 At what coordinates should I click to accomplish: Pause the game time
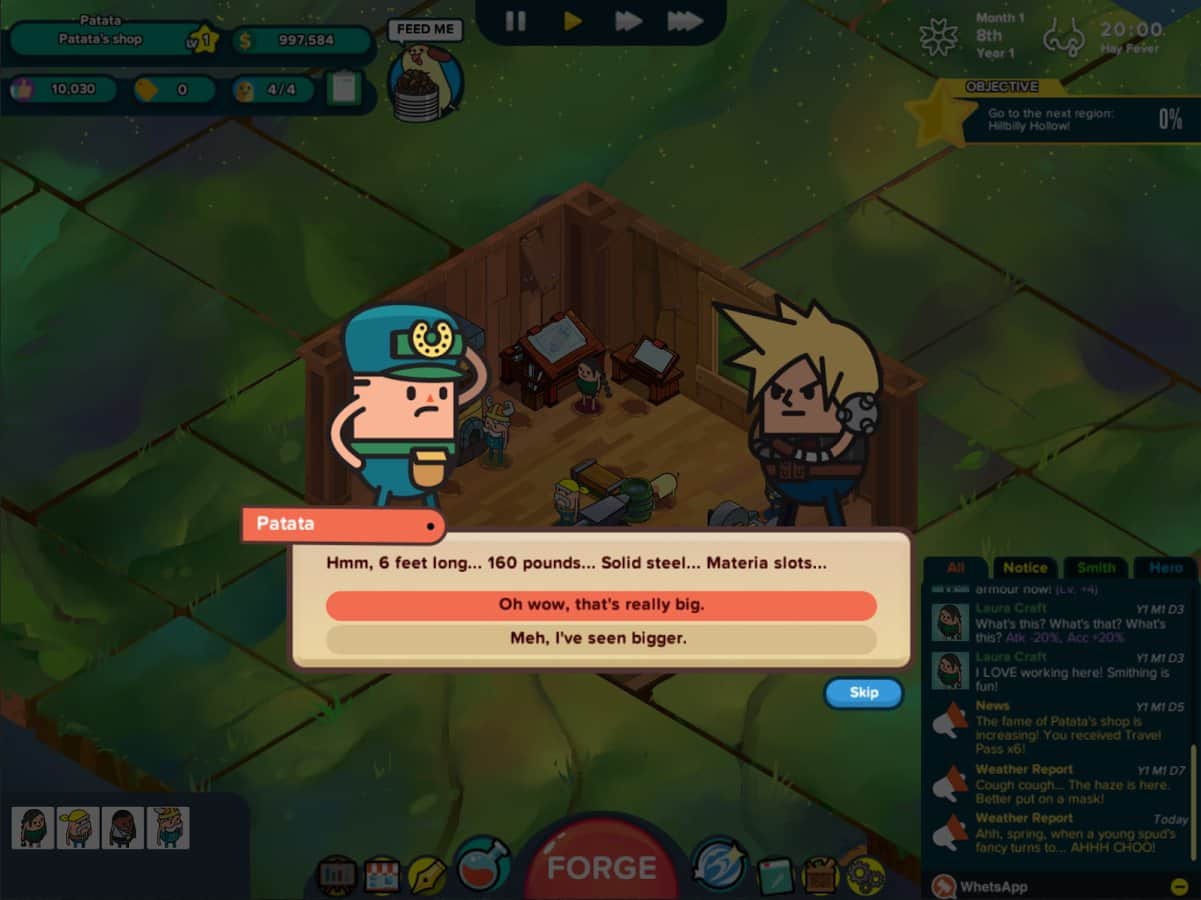pyautogui.click(x=515, y=21)
